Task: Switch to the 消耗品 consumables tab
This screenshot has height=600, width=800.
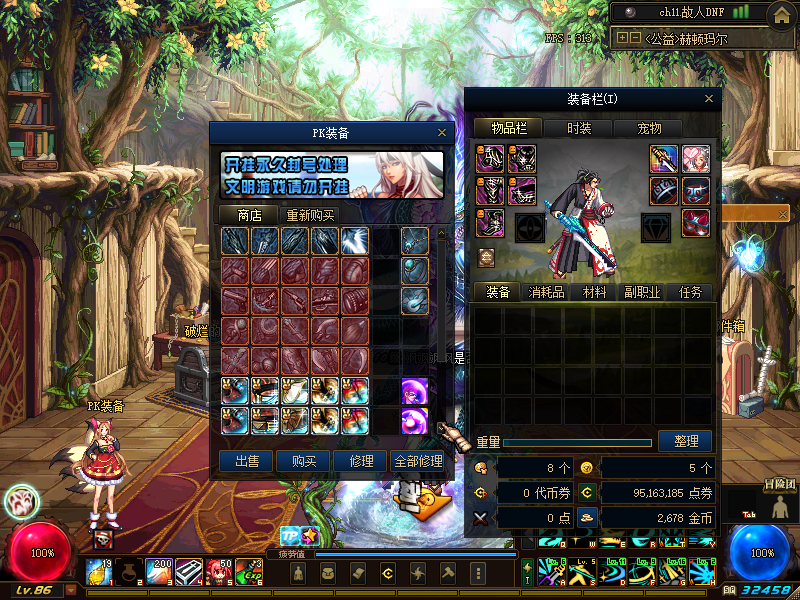Action: (x=546, y=292)
